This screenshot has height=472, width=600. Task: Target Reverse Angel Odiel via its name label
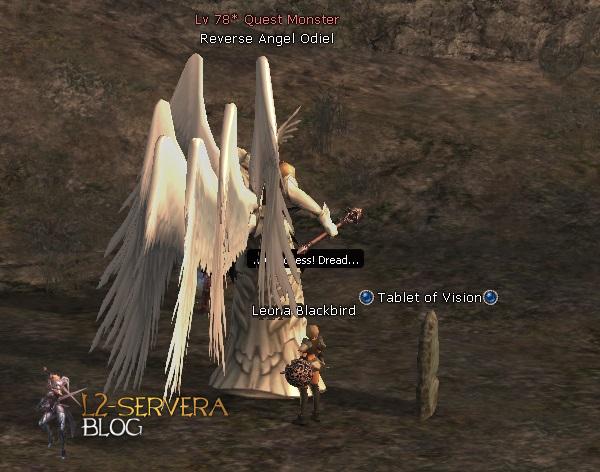266,39
